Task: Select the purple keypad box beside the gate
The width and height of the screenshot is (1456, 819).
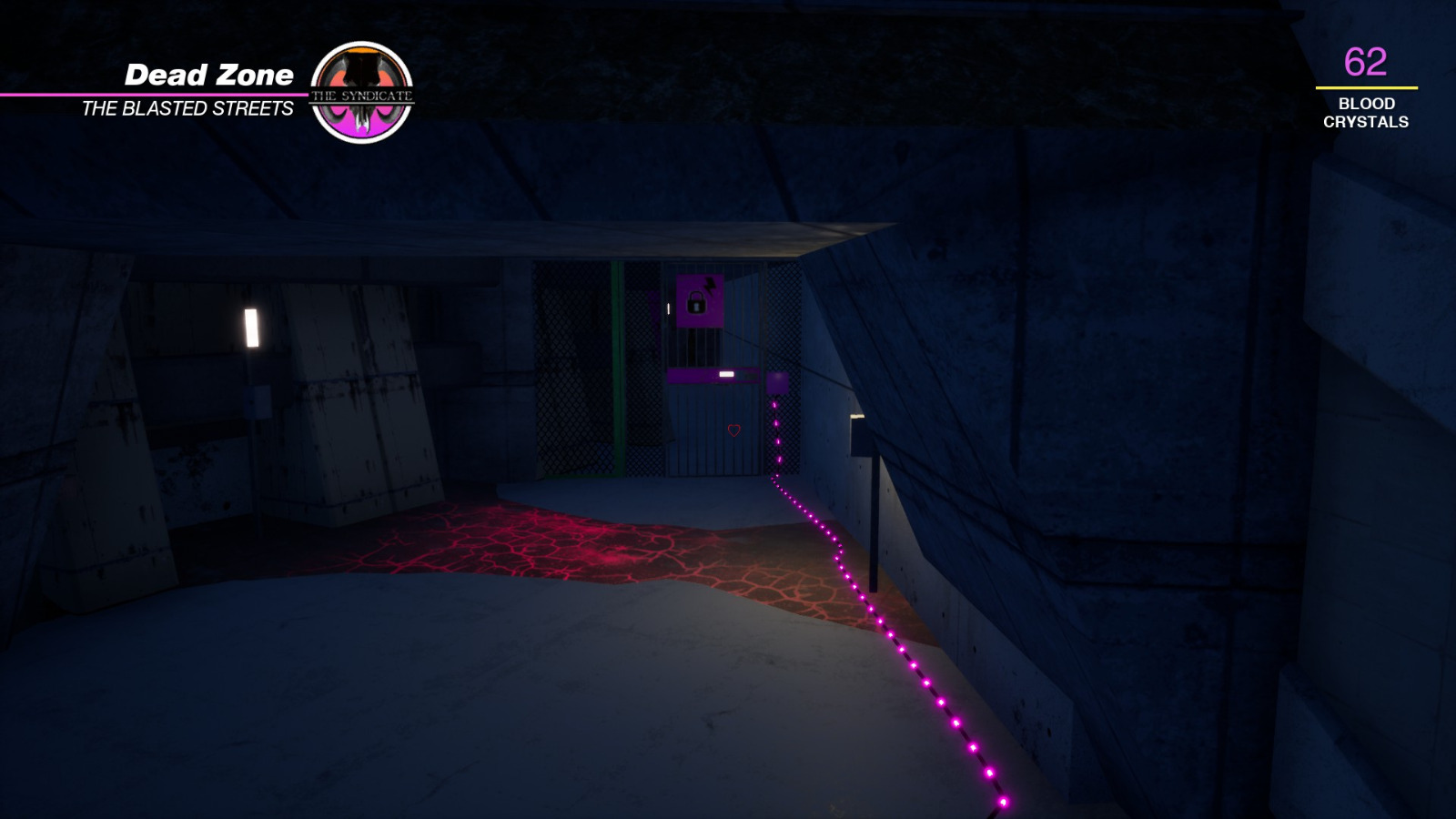Action: 778,384
